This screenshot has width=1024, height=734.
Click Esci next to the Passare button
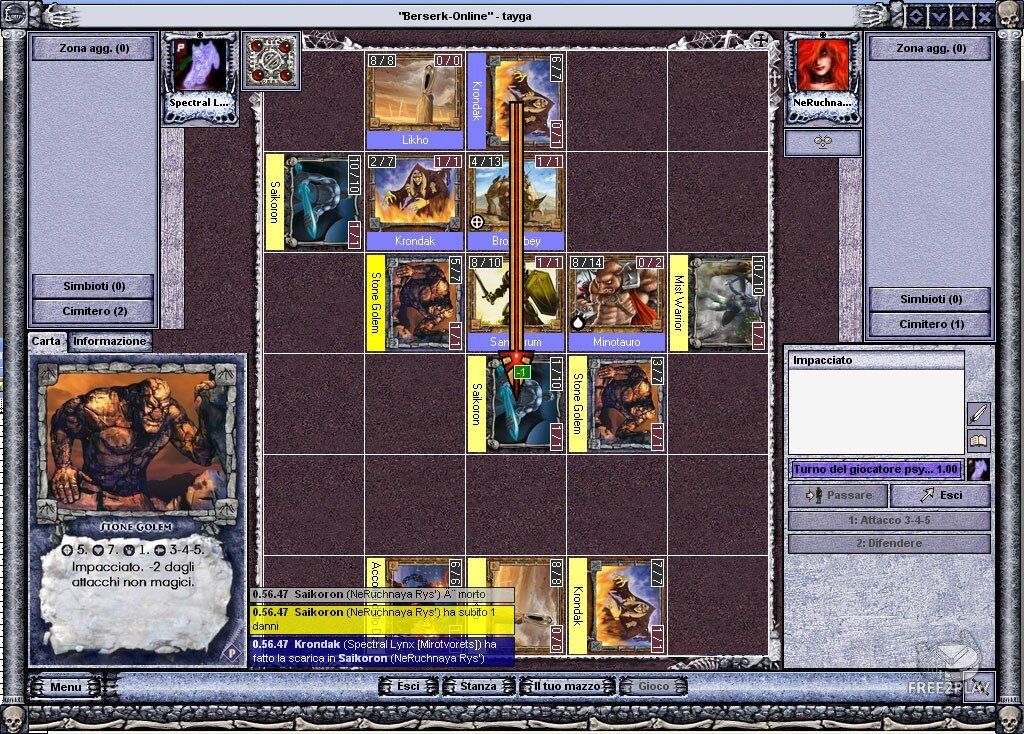(940, 495)
